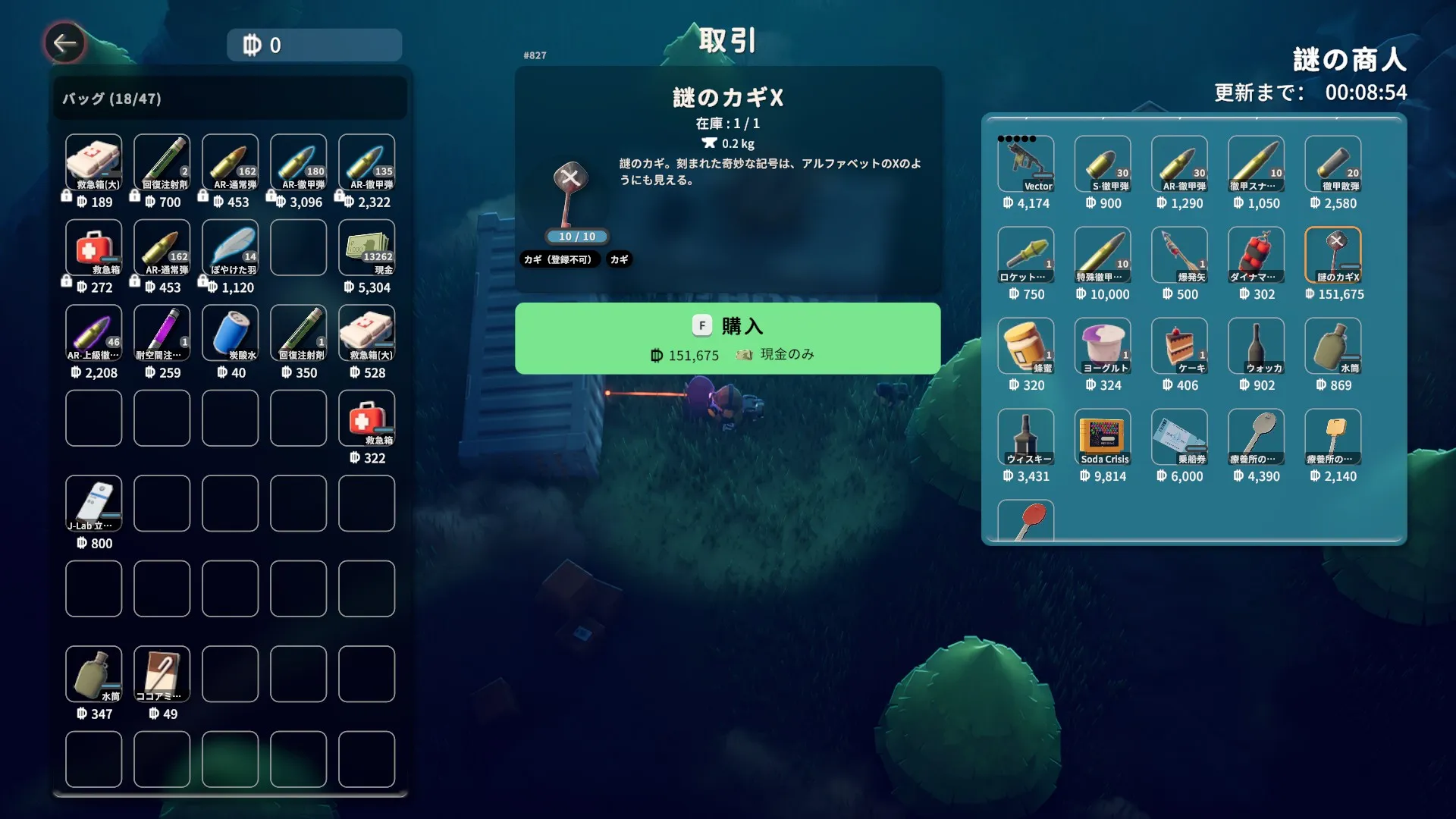Pick the ウィスキー bottle priced 3,431
The height and width of the screenshot is (819, 1456).
click(1025, 437)
